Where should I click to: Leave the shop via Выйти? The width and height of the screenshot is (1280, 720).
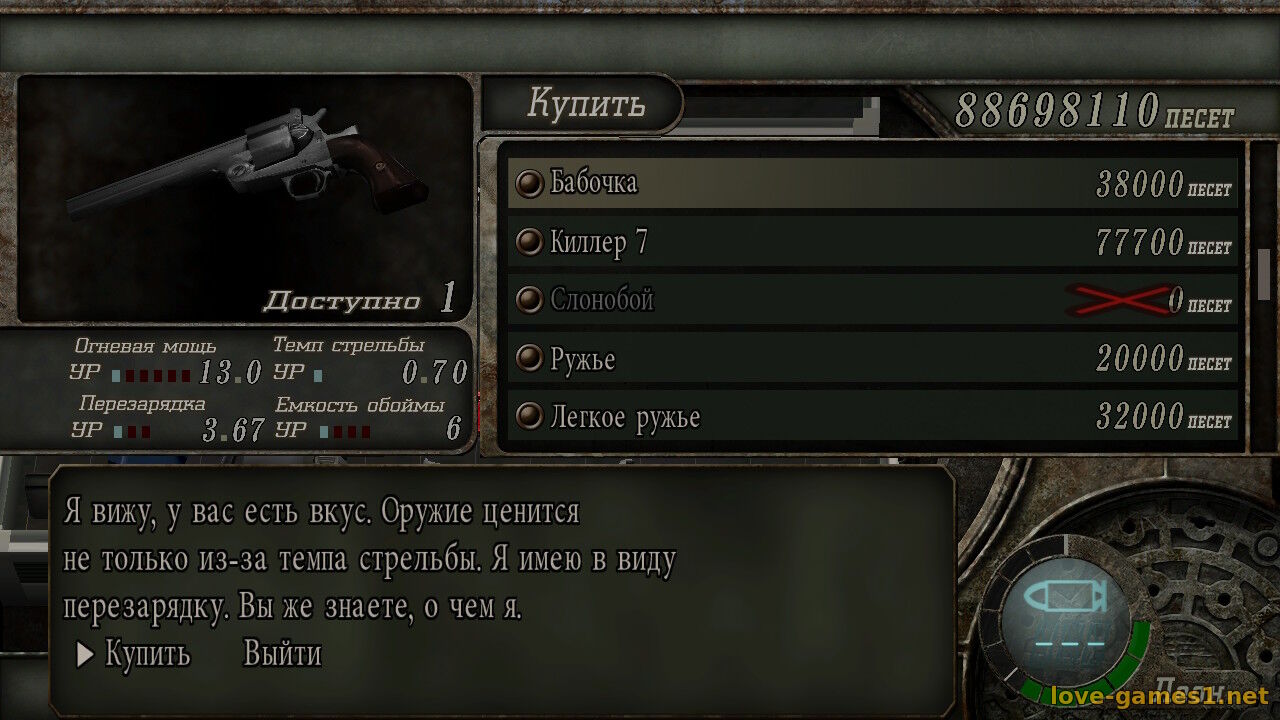[x=282, y=655]
